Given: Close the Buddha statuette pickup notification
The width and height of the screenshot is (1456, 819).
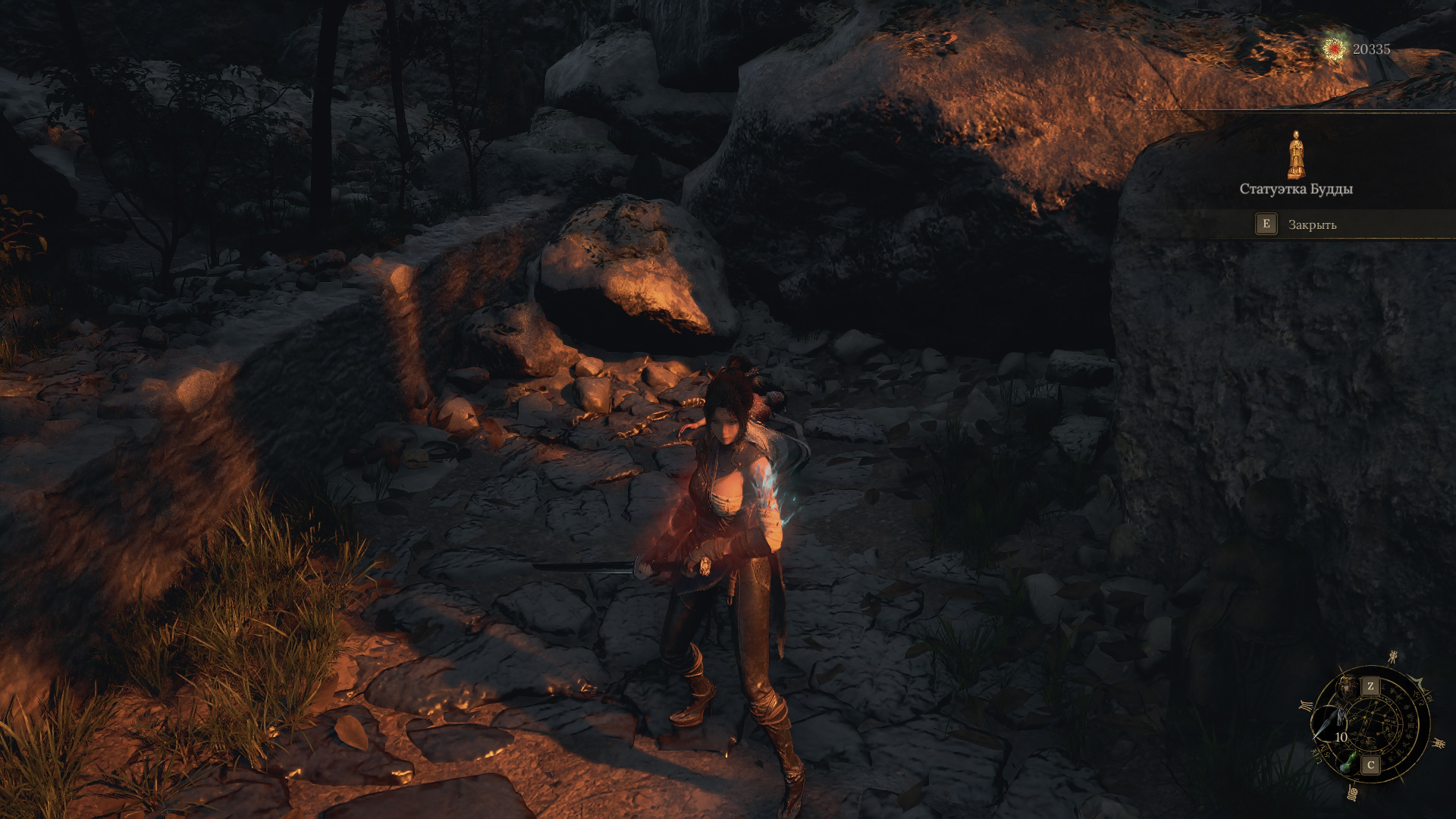Looking at the screenshot, I should tap(1297, 224).
